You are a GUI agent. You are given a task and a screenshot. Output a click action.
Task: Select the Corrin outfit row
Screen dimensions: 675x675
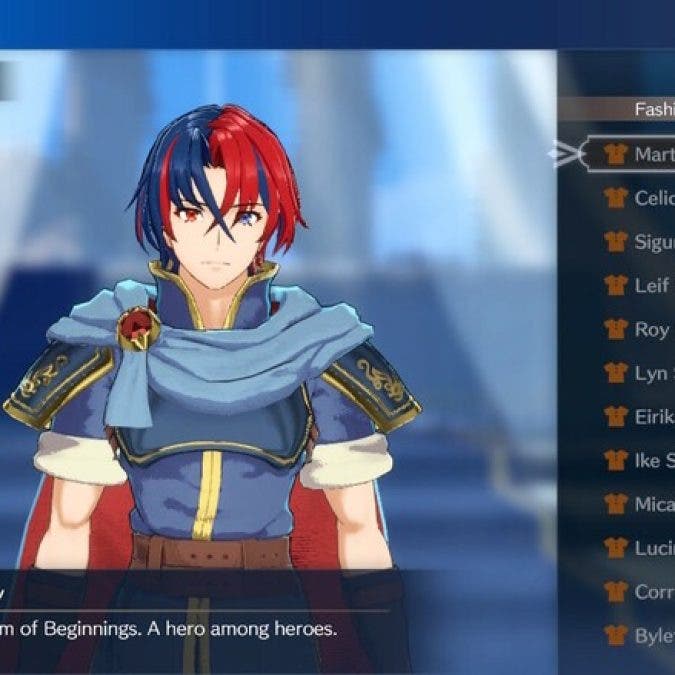640,591
